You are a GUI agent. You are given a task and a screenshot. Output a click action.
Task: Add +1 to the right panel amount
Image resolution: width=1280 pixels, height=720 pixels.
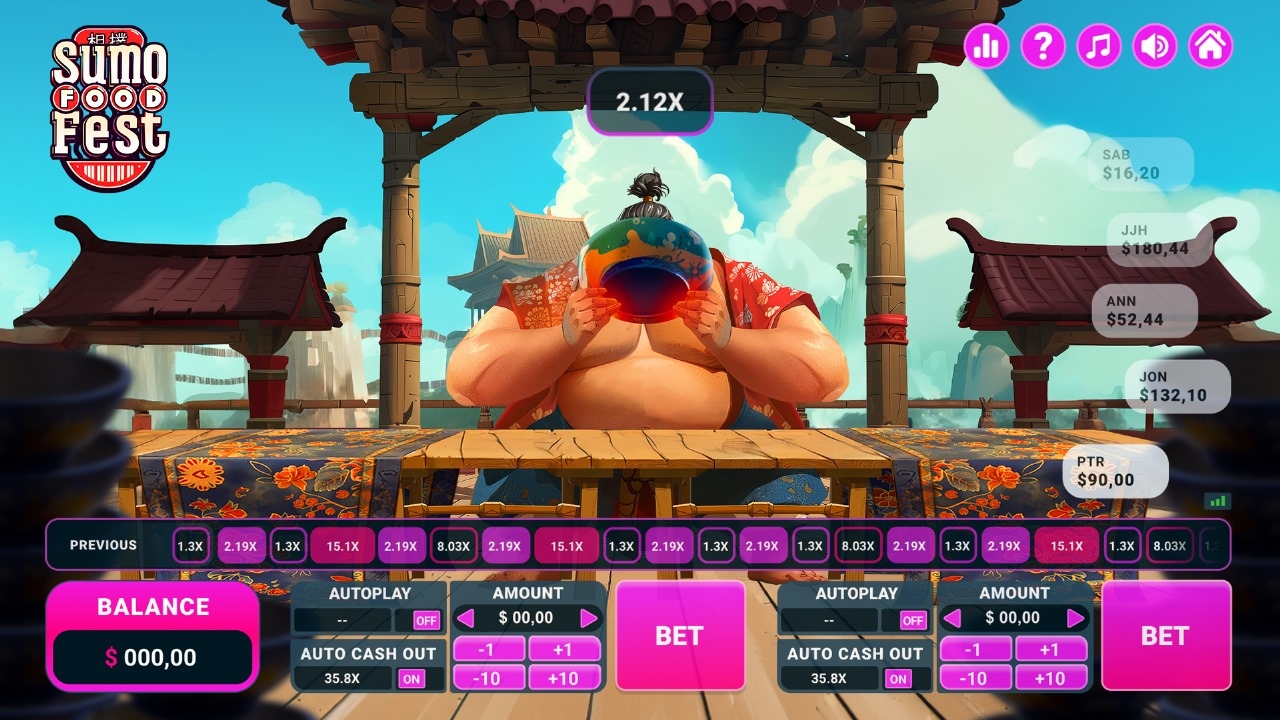[x=1050, y=649]
